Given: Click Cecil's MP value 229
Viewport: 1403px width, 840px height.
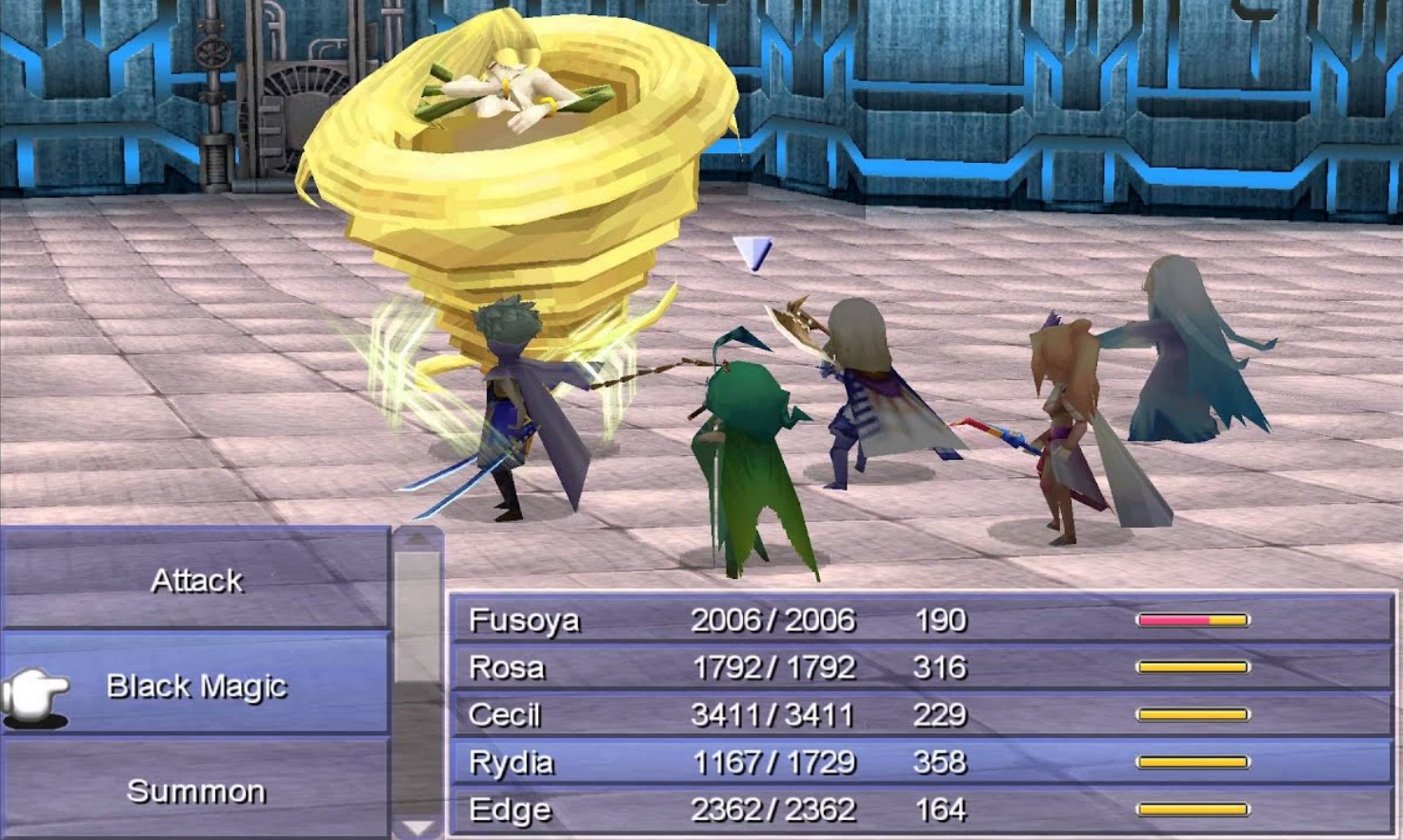Looking at the screenshot, I should point(940,714).
